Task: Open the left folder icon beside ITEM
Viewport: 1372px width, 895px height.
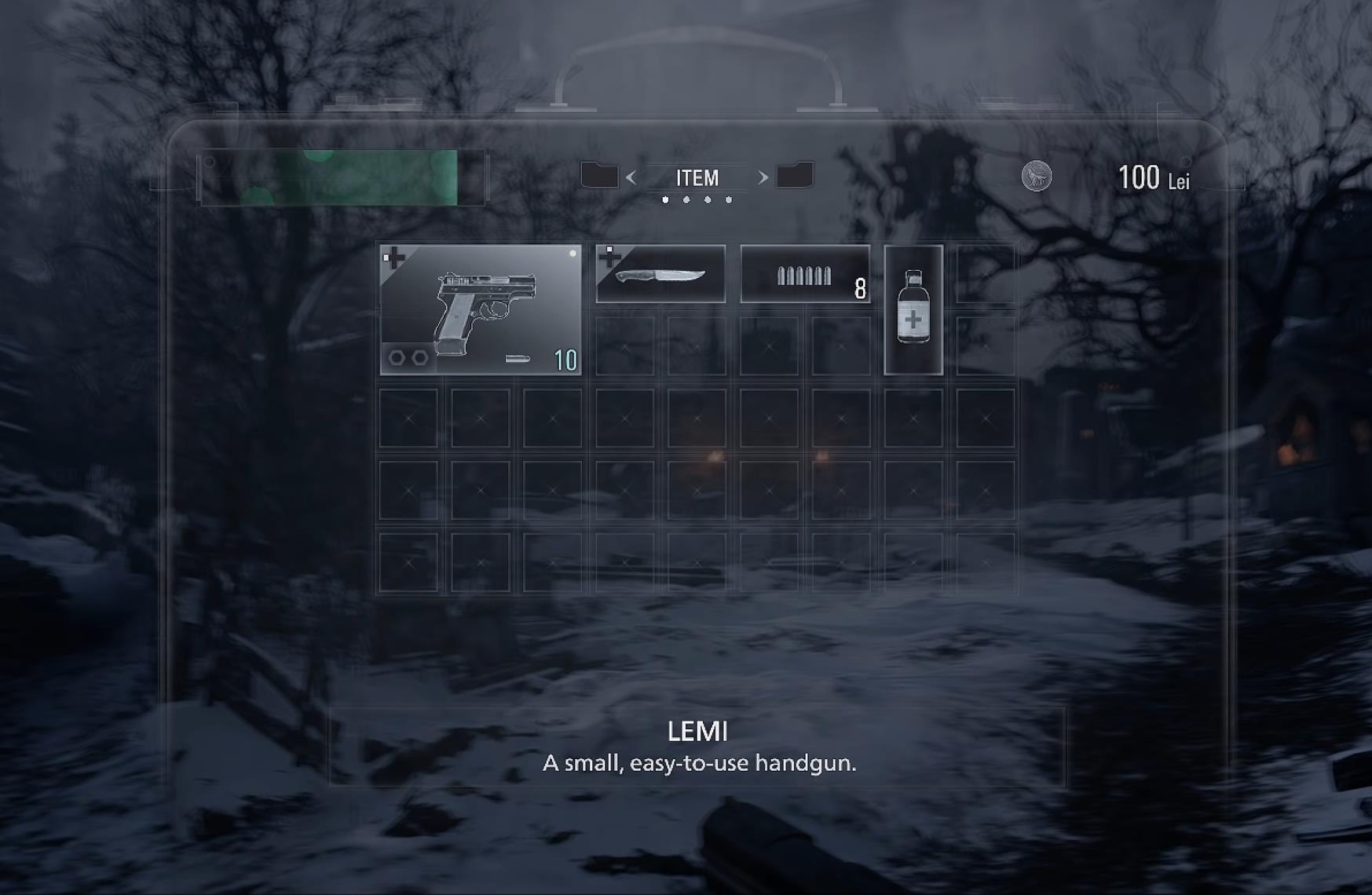Action: pos(599,177)
